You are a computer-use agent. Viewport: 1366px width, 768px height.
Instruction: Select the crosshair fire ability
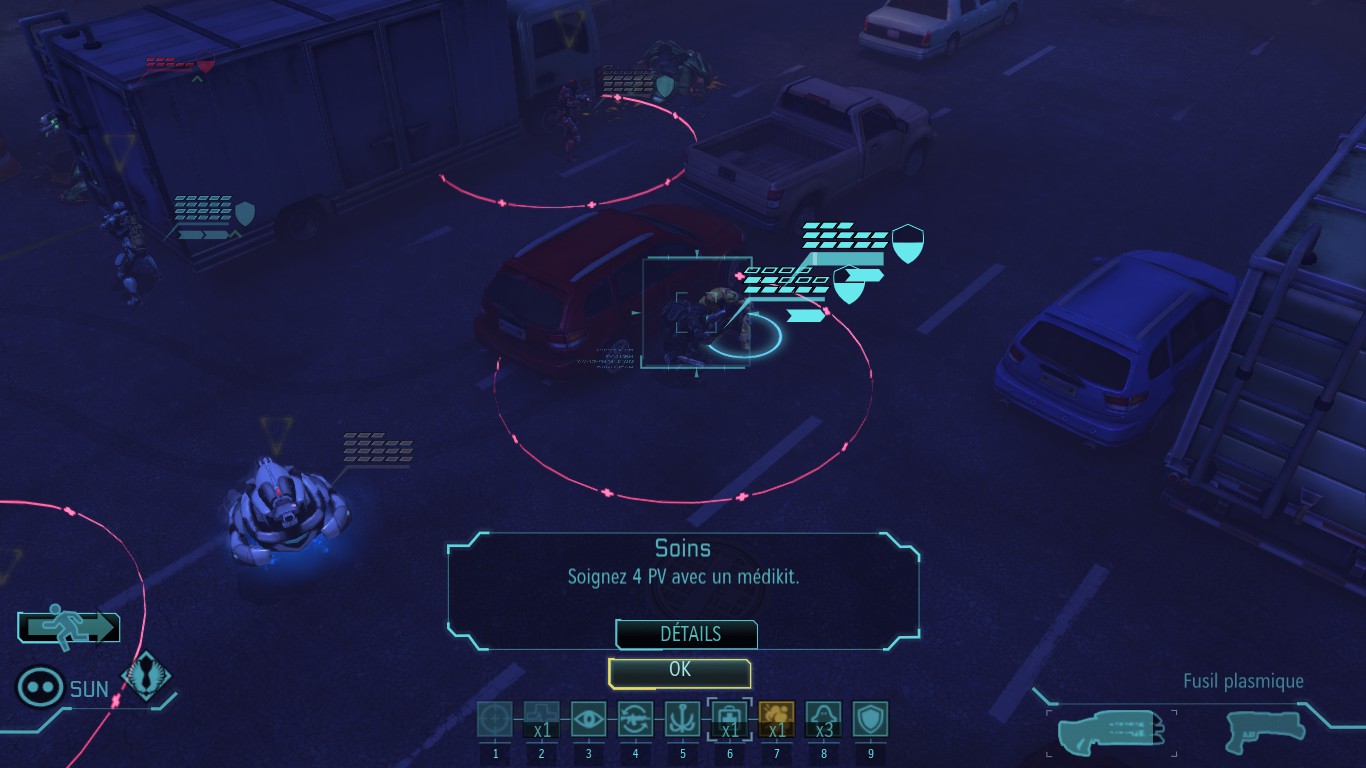(494, 720)
